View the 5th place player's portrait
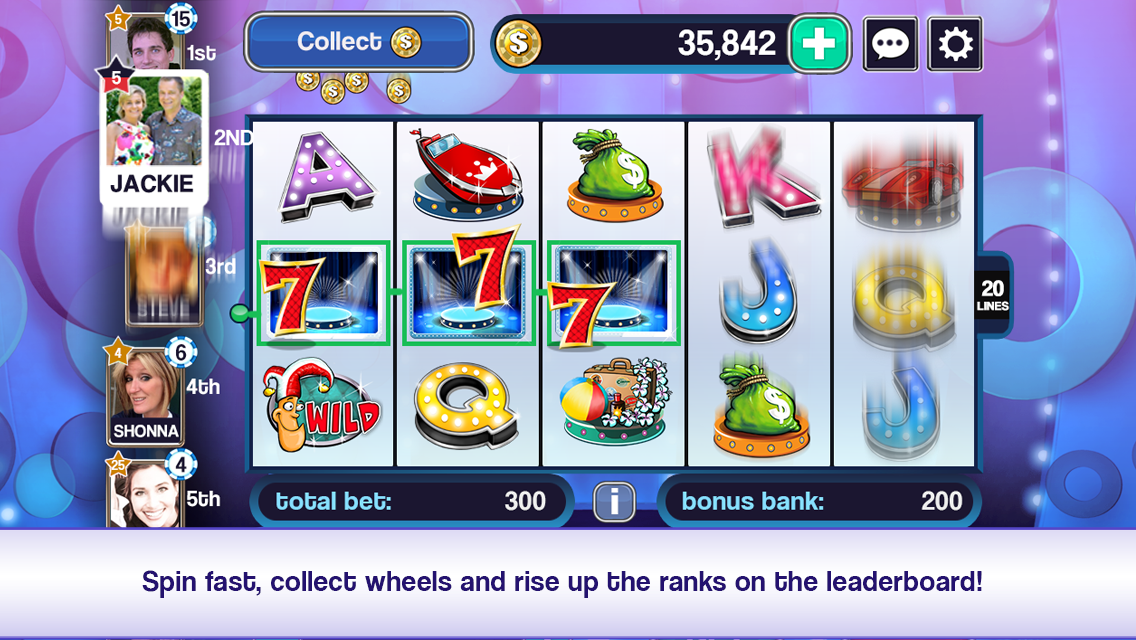This screenshot has width=1136, height=640. (146, 496)
